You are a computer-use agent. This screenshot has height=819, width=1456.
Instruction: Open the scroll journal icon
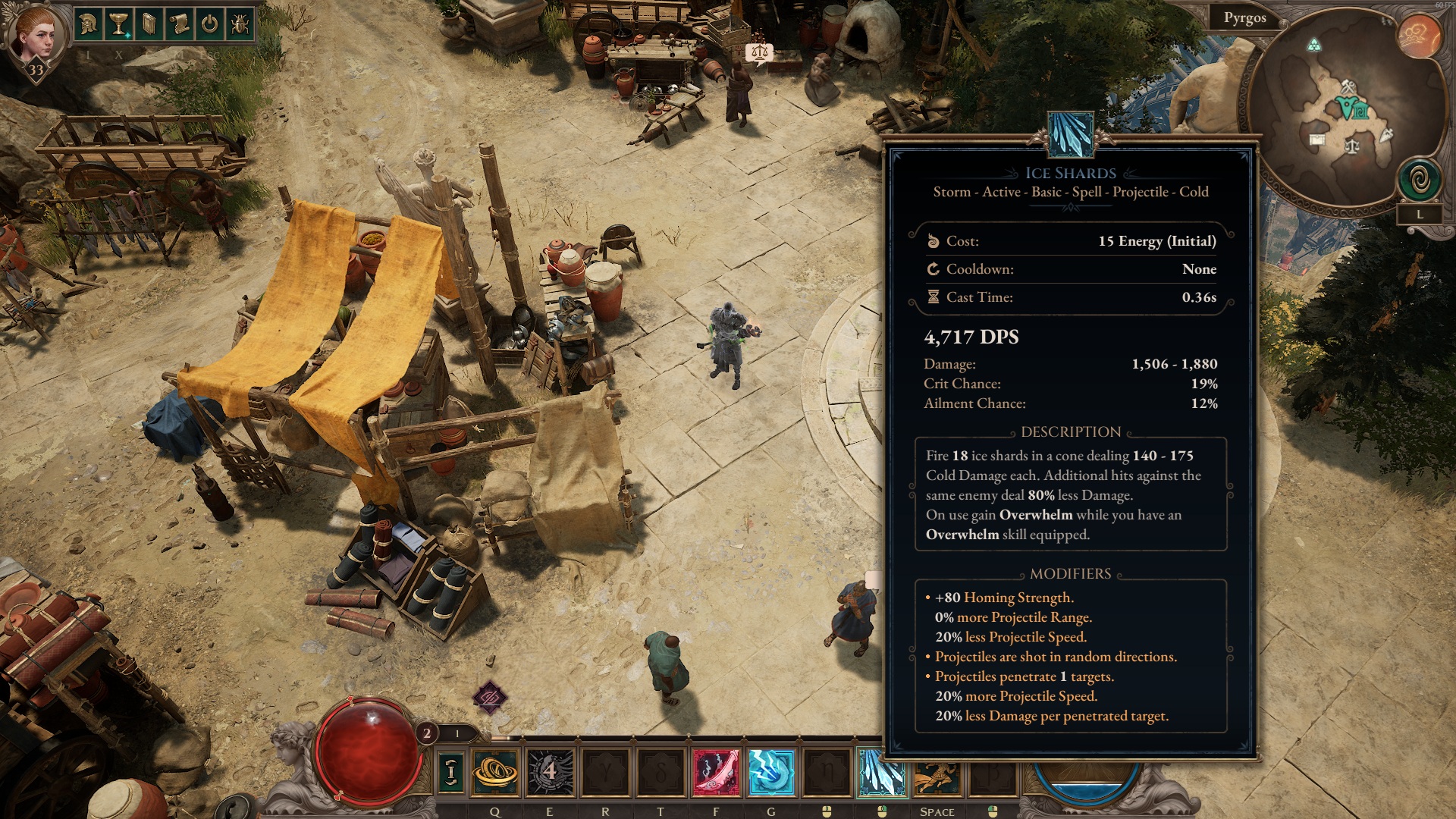[x=180, y=24]
